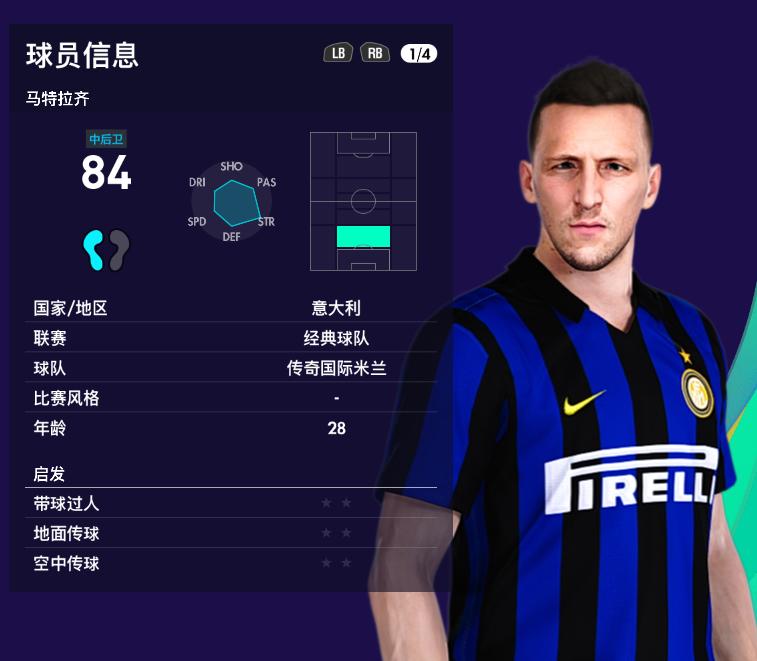Click the hexagonal ability radar chart
Image resolution: width=757 pixels, height=661 pixels.
(x=232, y=202)
